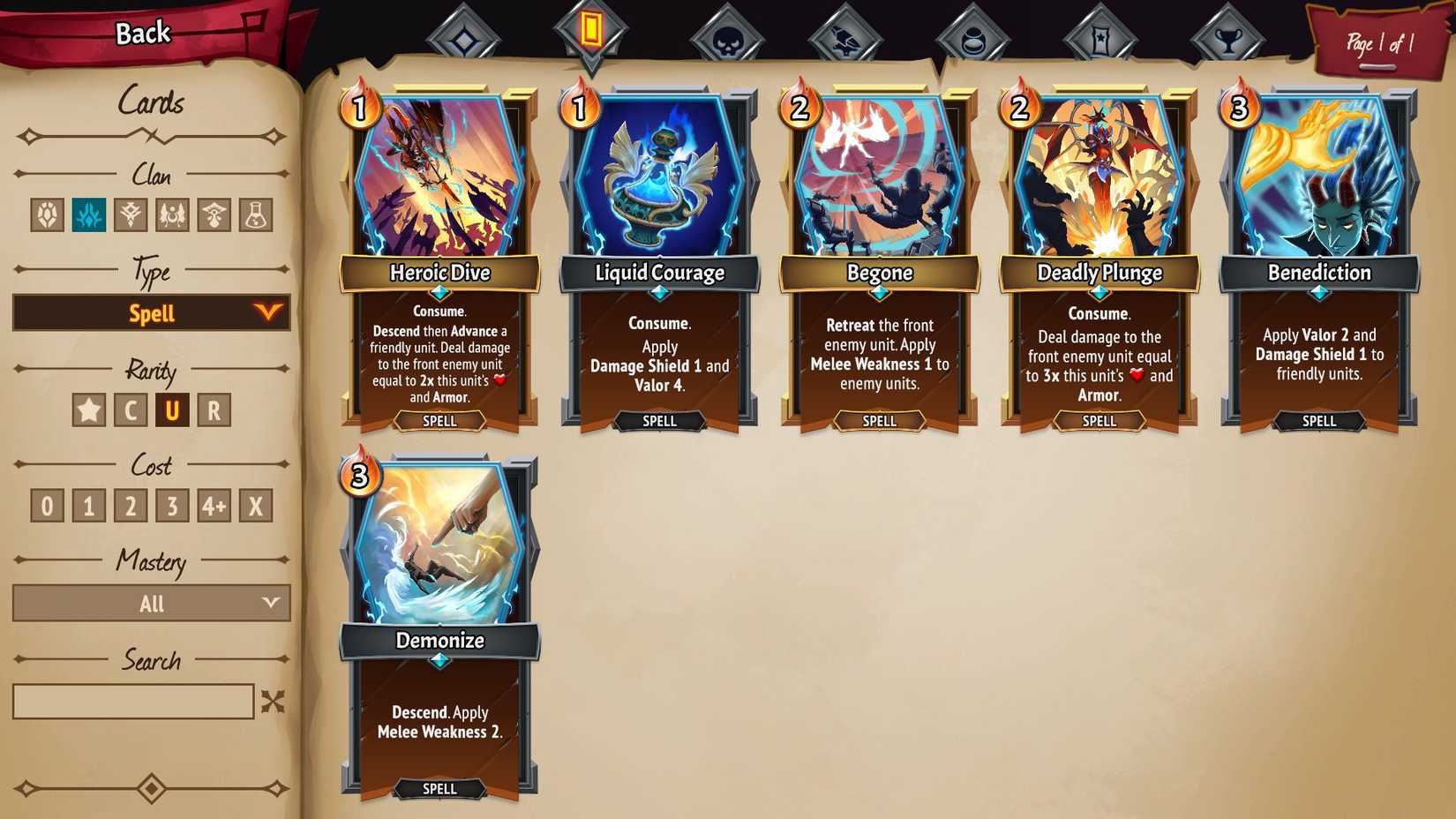
Task: Disable the active blue clan filter
Action: (88, 214)
